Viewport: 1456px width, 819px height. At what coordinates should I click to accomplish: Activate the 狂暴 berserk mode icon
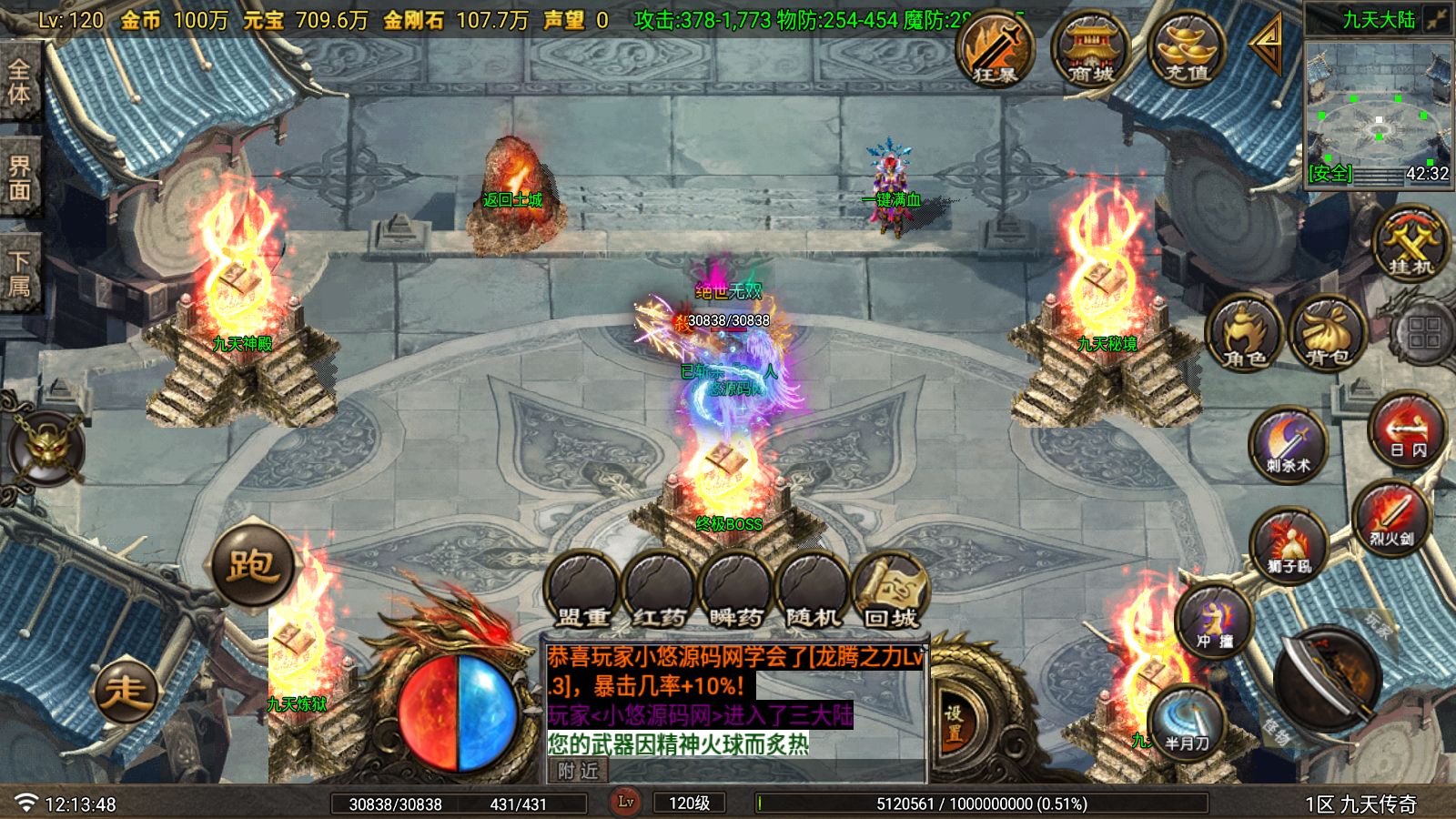tap(995, 51)
